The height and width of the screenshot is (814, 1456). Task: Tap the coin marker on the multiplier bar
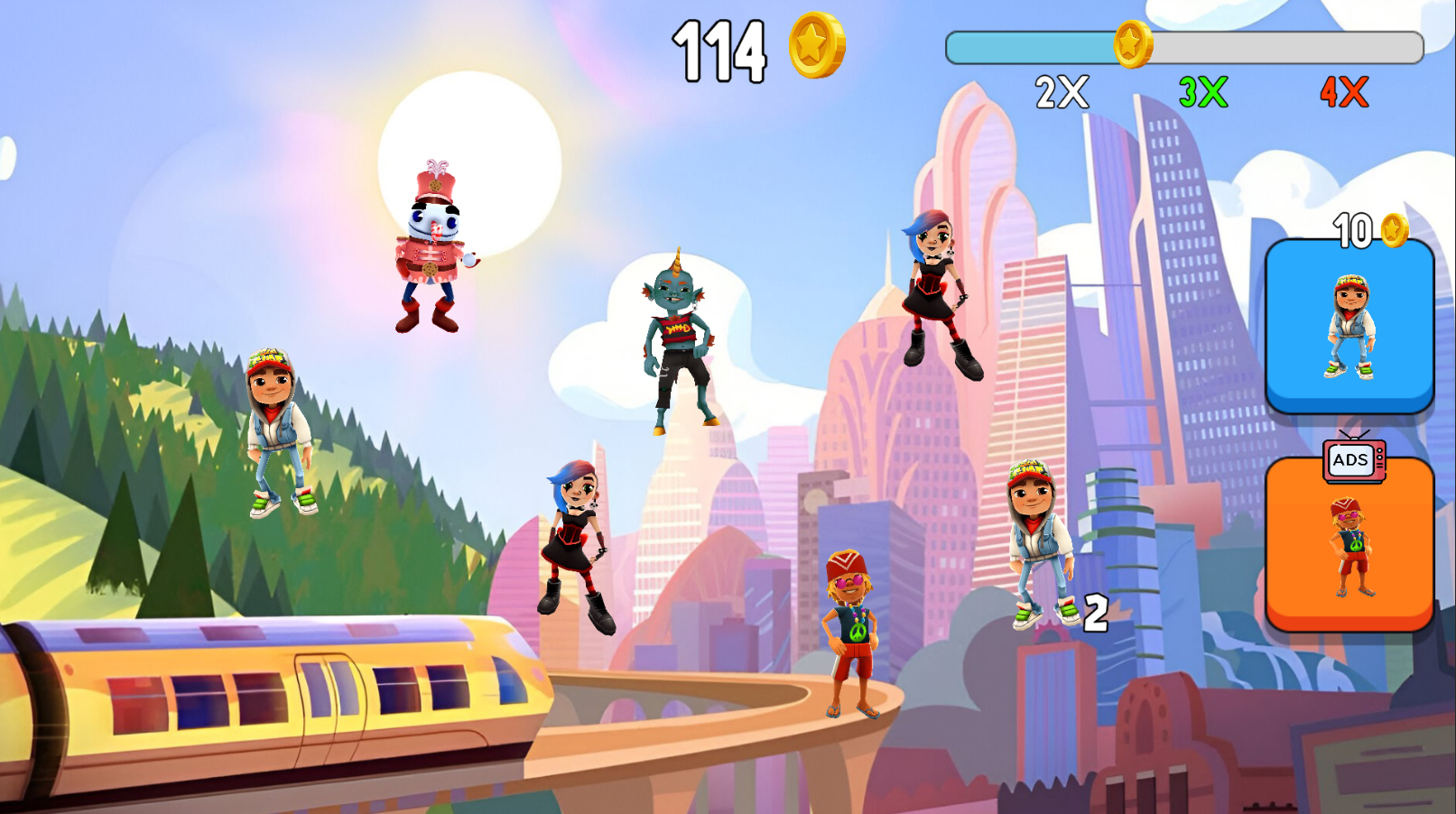1131,43
